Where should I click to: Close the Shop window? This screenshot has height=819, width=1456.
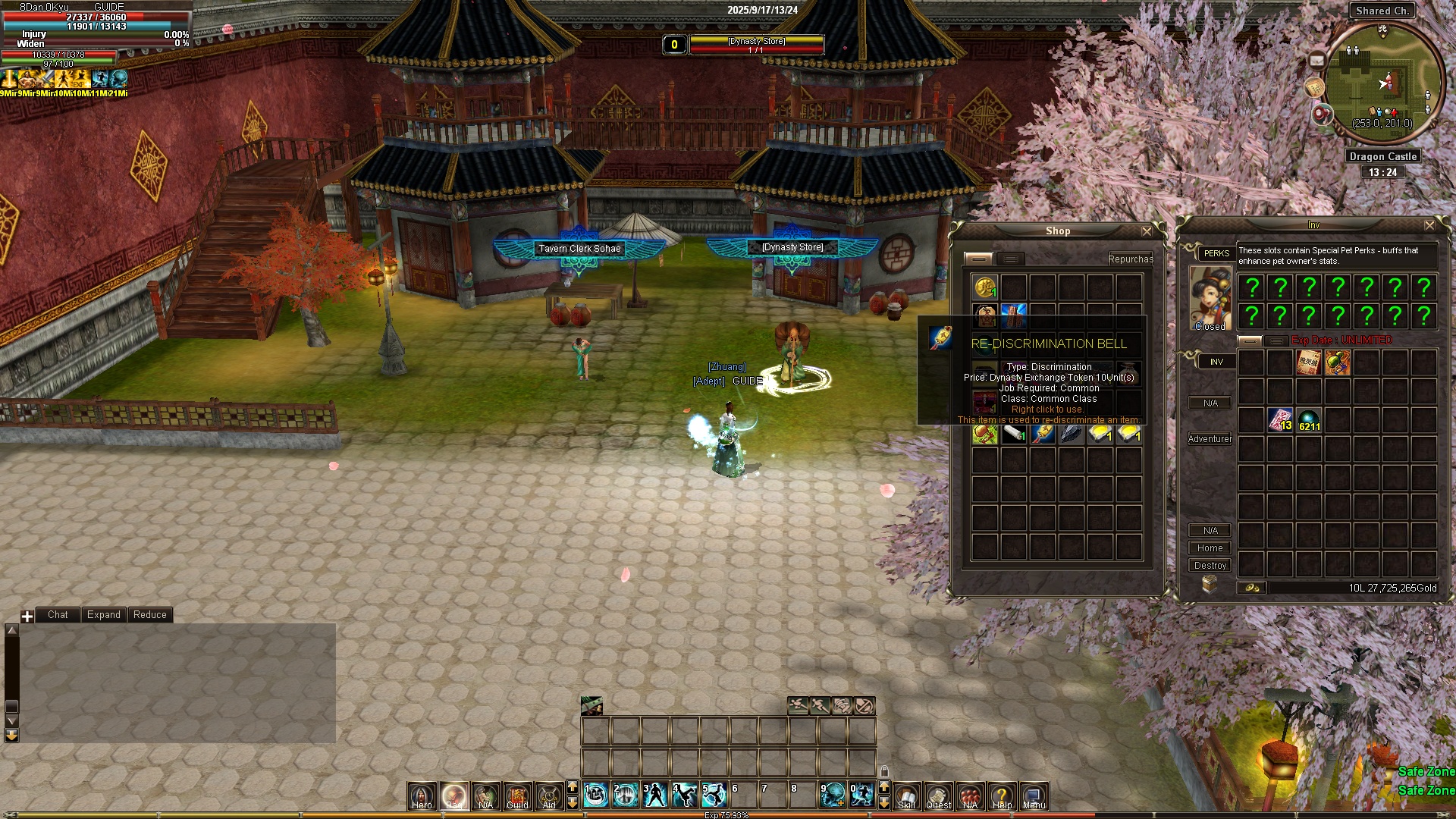coord(1147,231)
